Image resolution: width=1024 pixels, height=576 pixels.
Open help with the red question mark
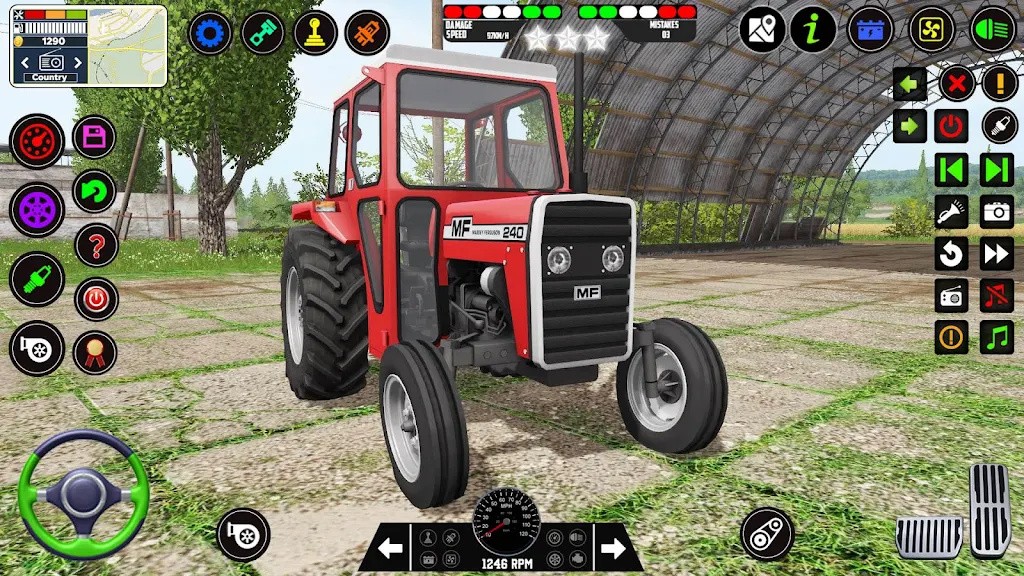(x=96, y=245)
